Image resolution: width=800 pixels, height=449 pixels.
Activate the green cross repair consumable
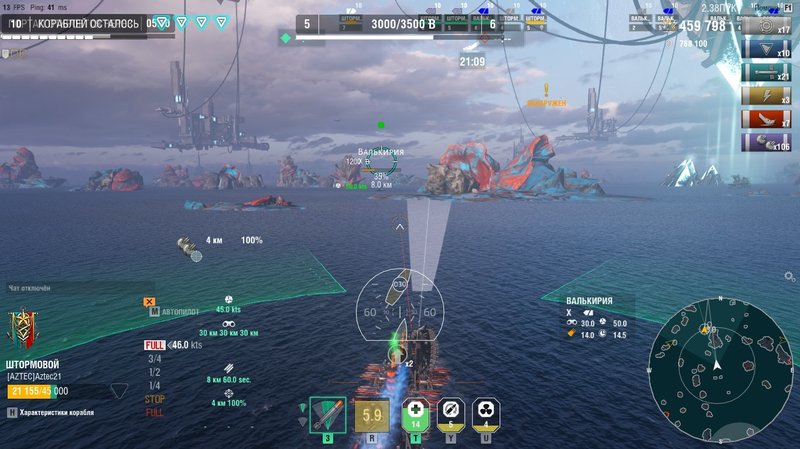(x=416, y=412)
